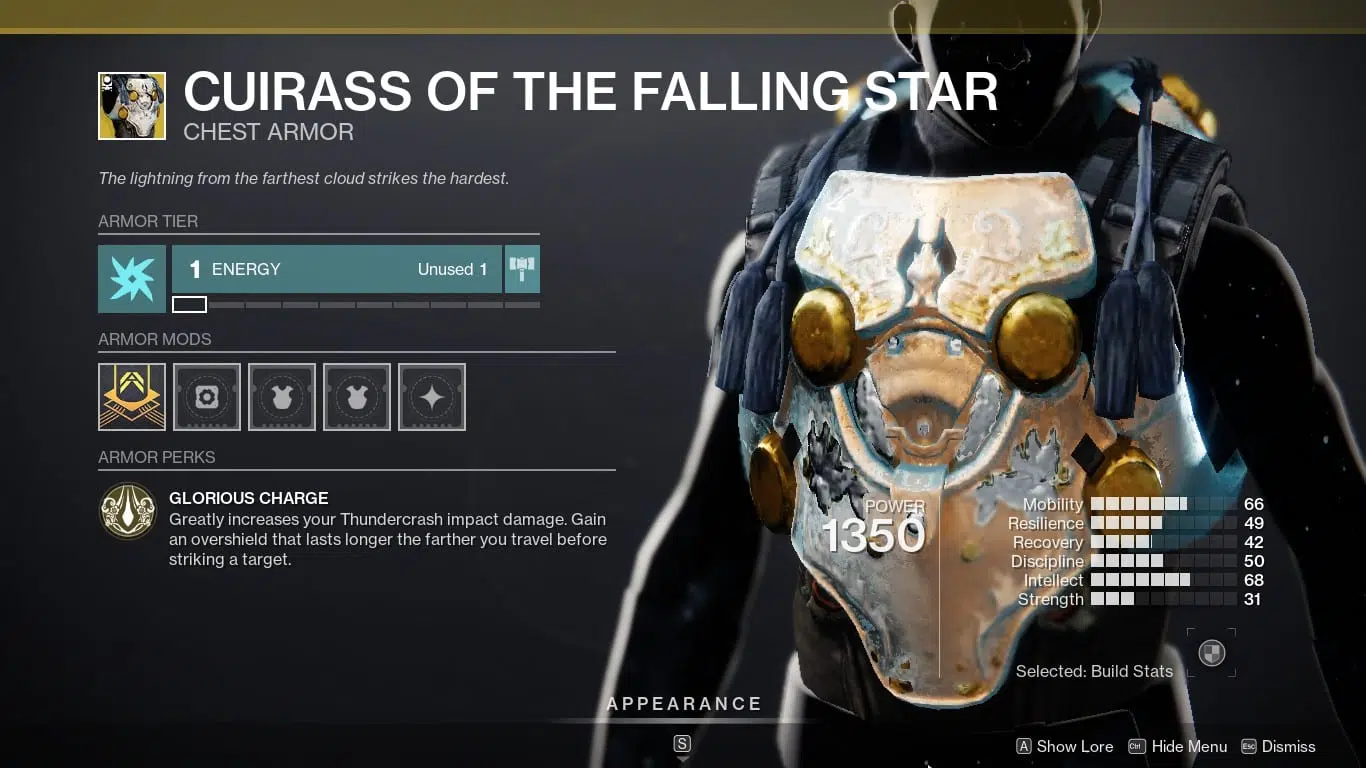Viewport: 1366px width, 768px height.
Task: Choose the four-point star combat mod slot
Action: click(432, 397)
